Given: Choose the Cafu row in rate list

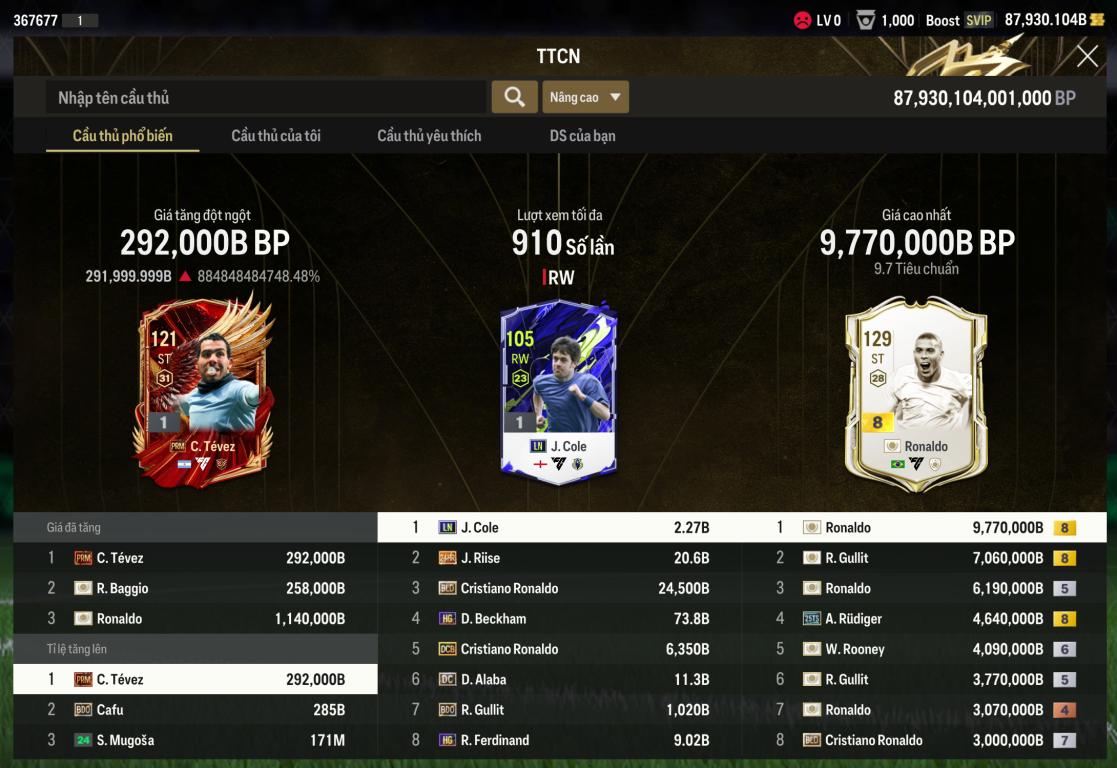Looking at the screenshot, I should 195,710.
